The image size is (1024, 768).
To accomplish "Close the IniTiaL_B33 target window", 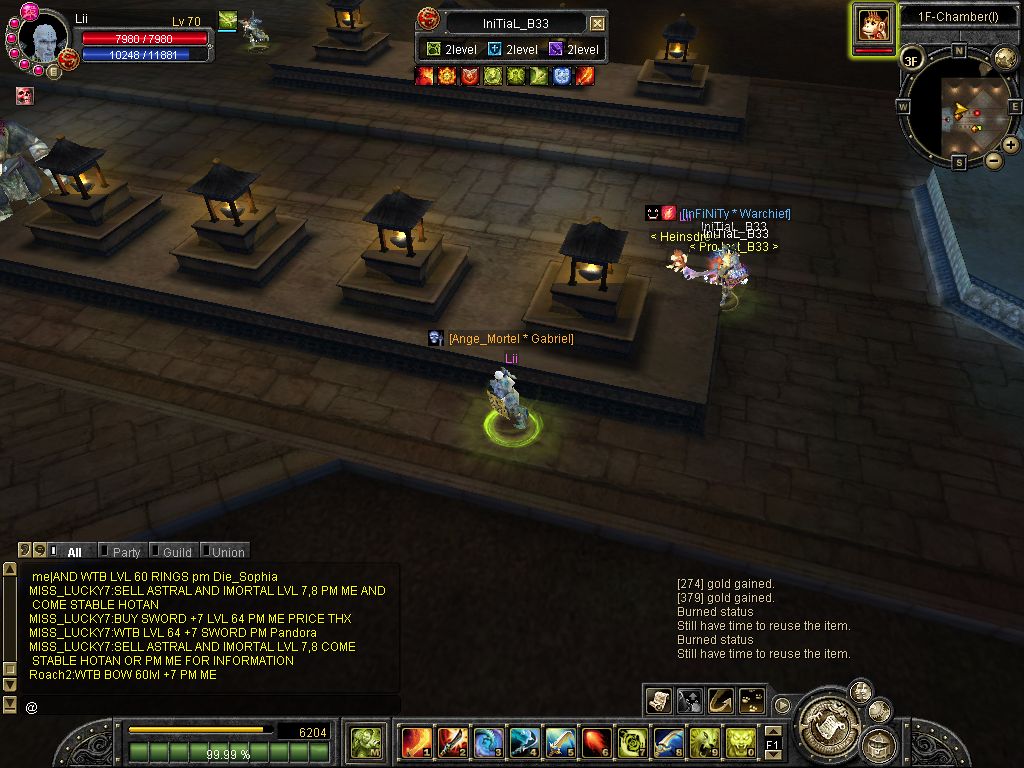I will [x=597, y=23].
